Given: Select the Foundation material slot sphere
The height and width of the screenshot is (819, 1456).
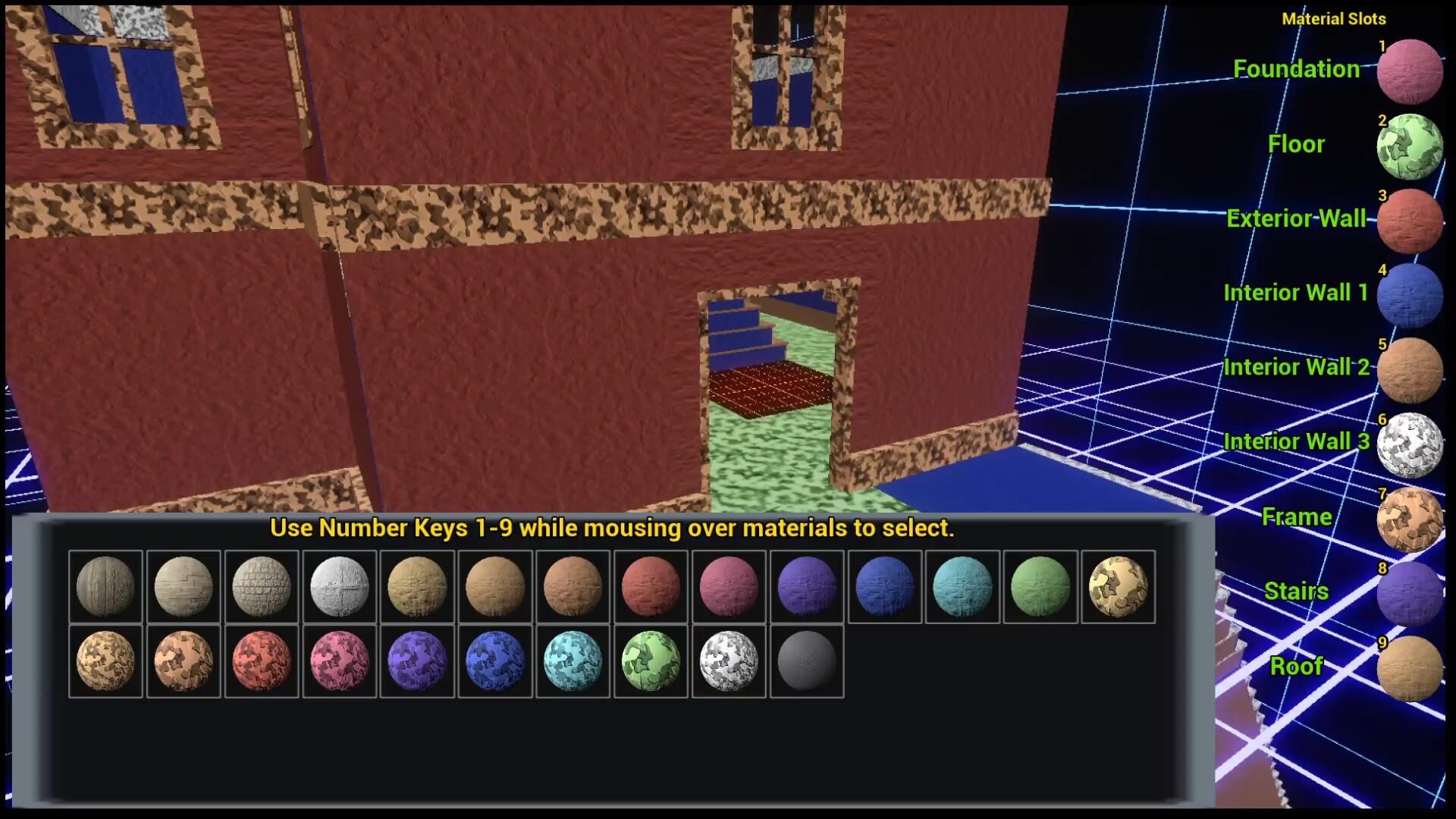Looking at the screenshot, I should tap(1409, 73).
